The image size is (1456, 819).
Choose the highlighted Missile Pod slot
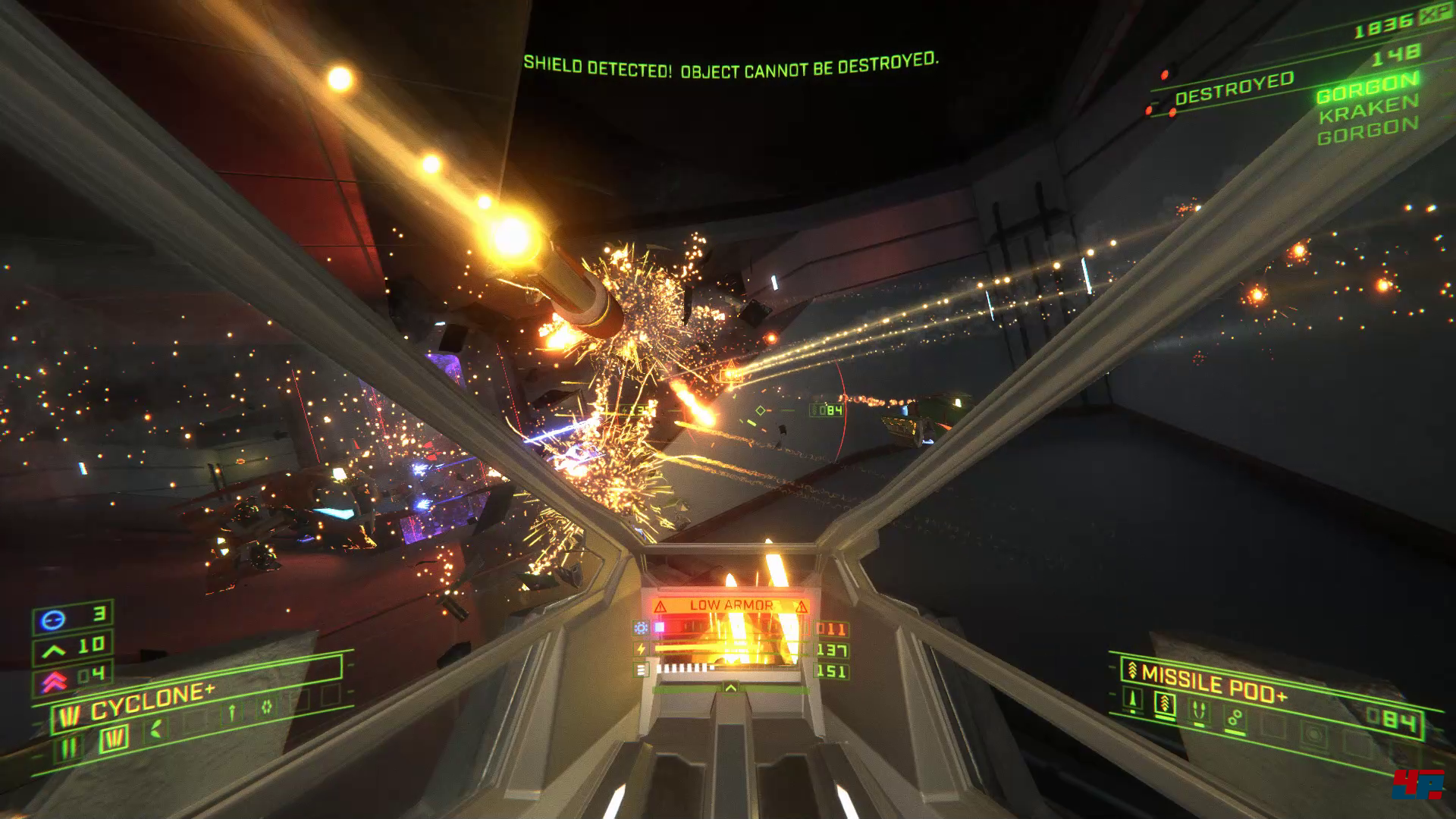click(x=1165, y=705)
